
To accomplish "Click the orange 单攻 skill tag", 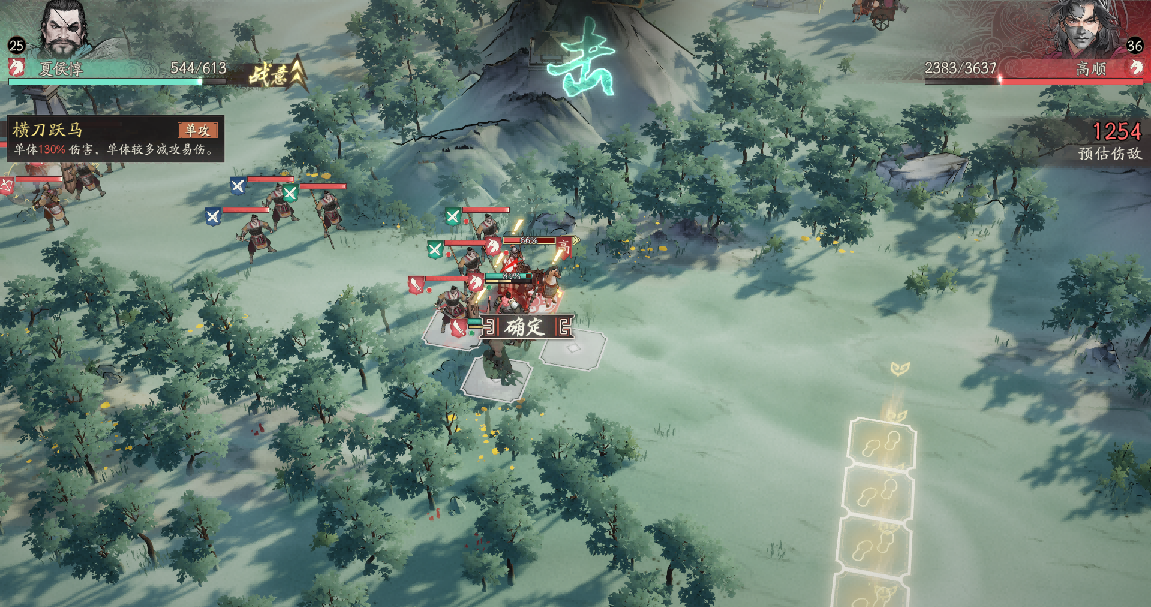I will (196, 129).
